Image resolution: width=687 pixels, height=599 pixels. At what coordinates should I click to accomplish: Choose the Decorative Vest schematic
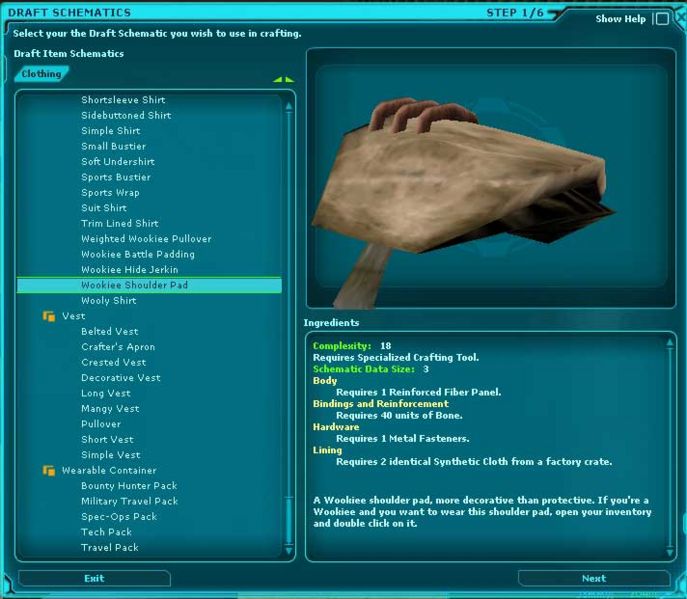(x=121, y=378)
